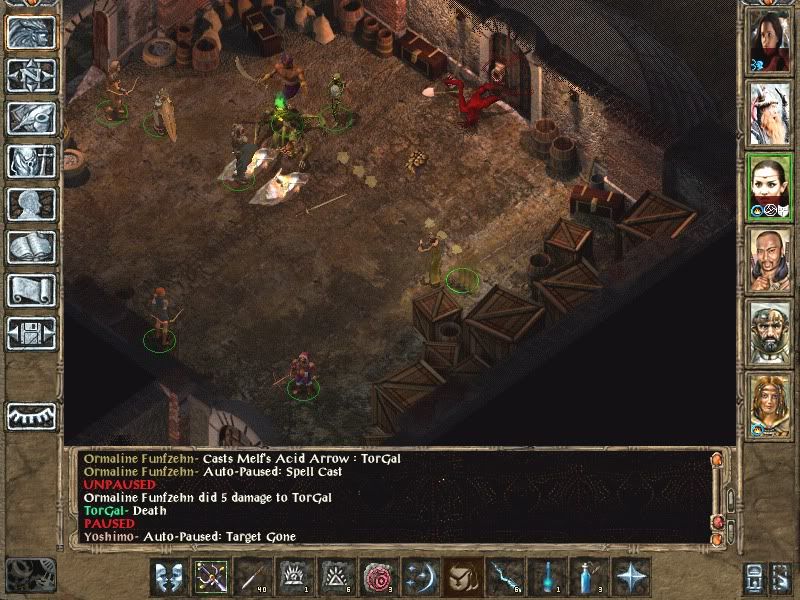This screenshot has height=600, width=800.
Task: Click the pouch action icon
Action: [461, 576]
